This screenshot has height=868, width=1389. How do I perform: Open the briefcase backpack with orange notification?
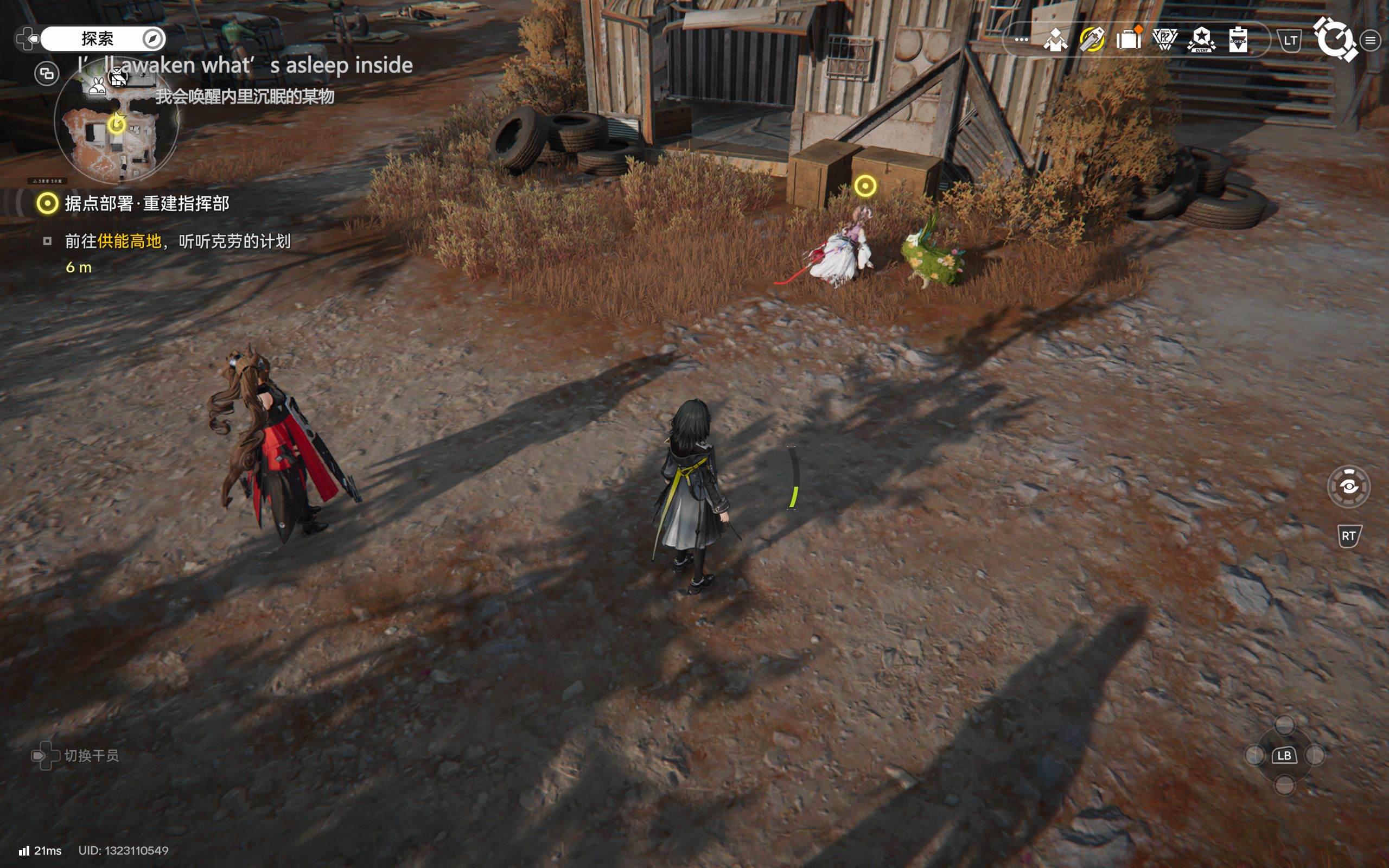tap(1128, 40)
